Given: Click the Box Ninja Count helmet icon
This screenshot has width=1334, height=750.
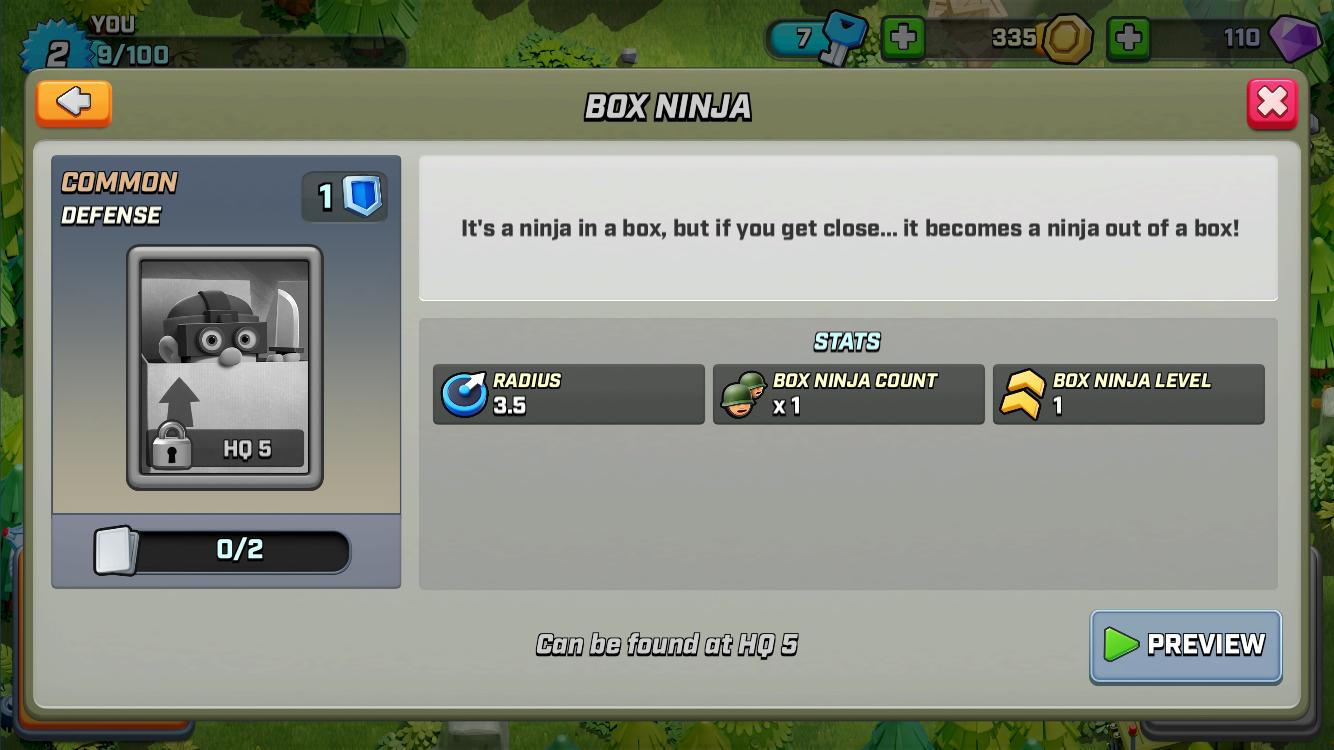Looking at the screenshot, I should [742, 394].
